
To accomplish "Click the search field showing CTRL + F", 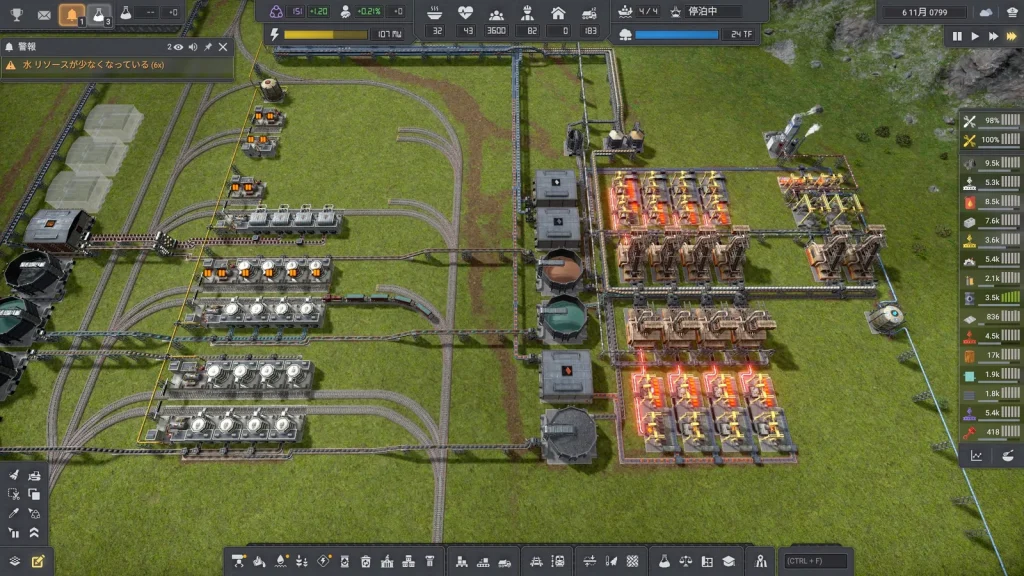I will click(816, 561).
